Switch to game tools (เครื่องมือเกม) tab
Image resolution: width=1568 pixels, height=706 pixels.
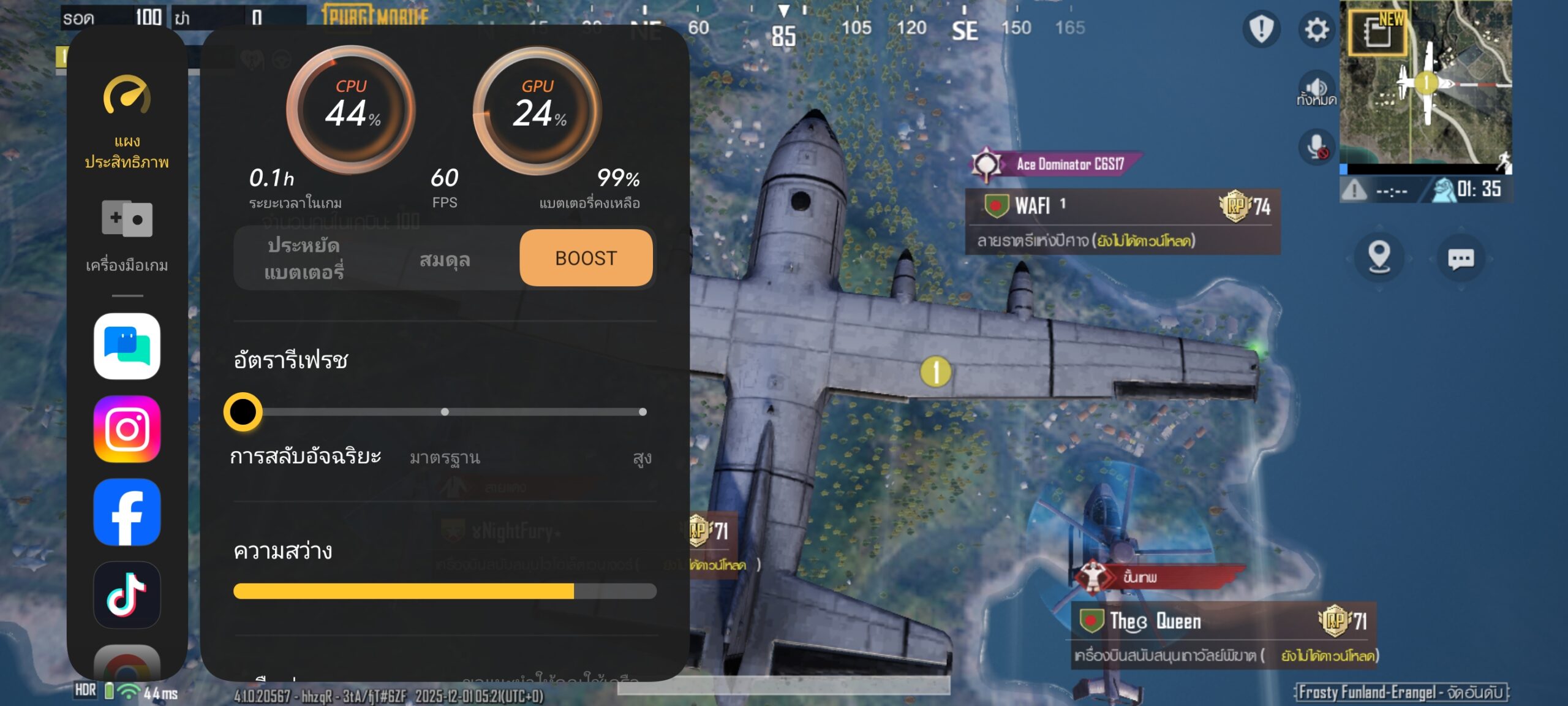[127, 235]
